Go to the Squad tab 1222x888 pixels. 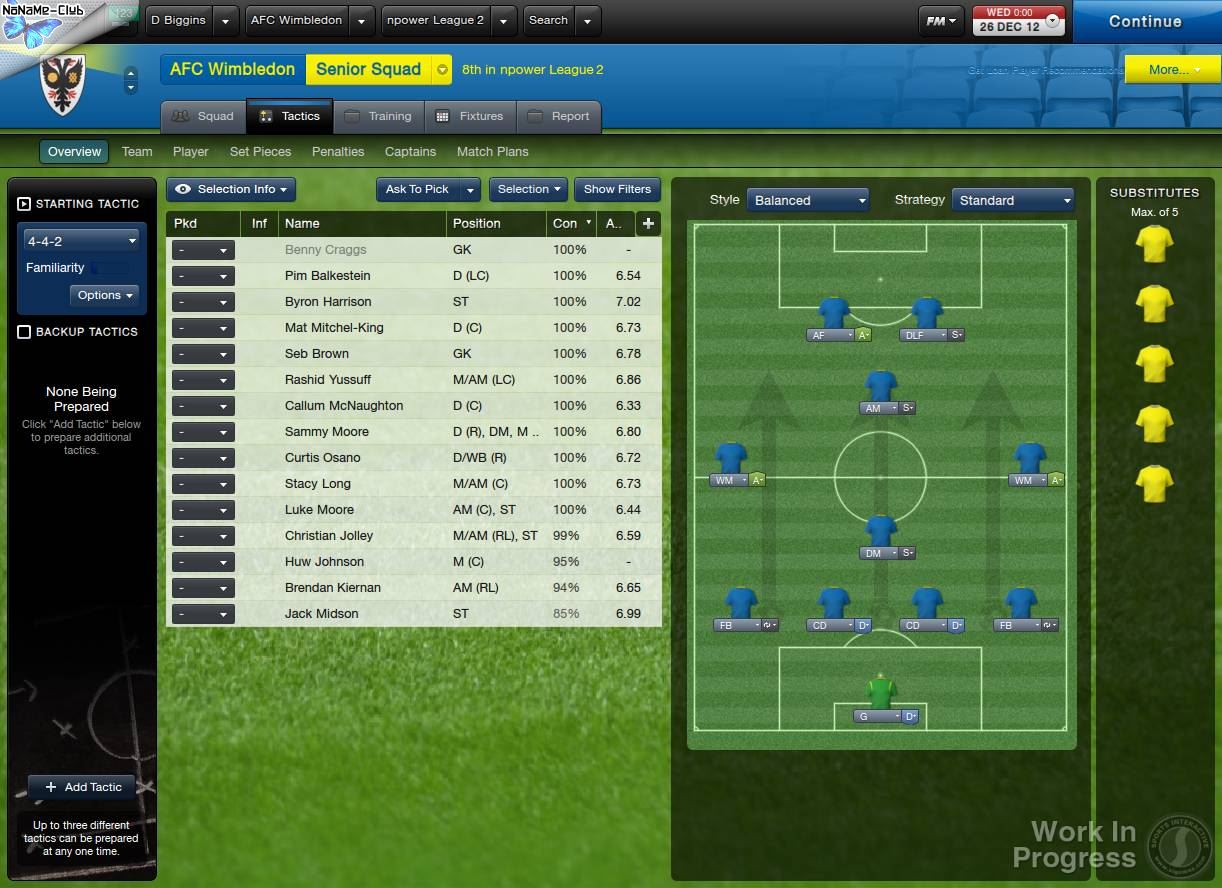click(x=203, y=116)
